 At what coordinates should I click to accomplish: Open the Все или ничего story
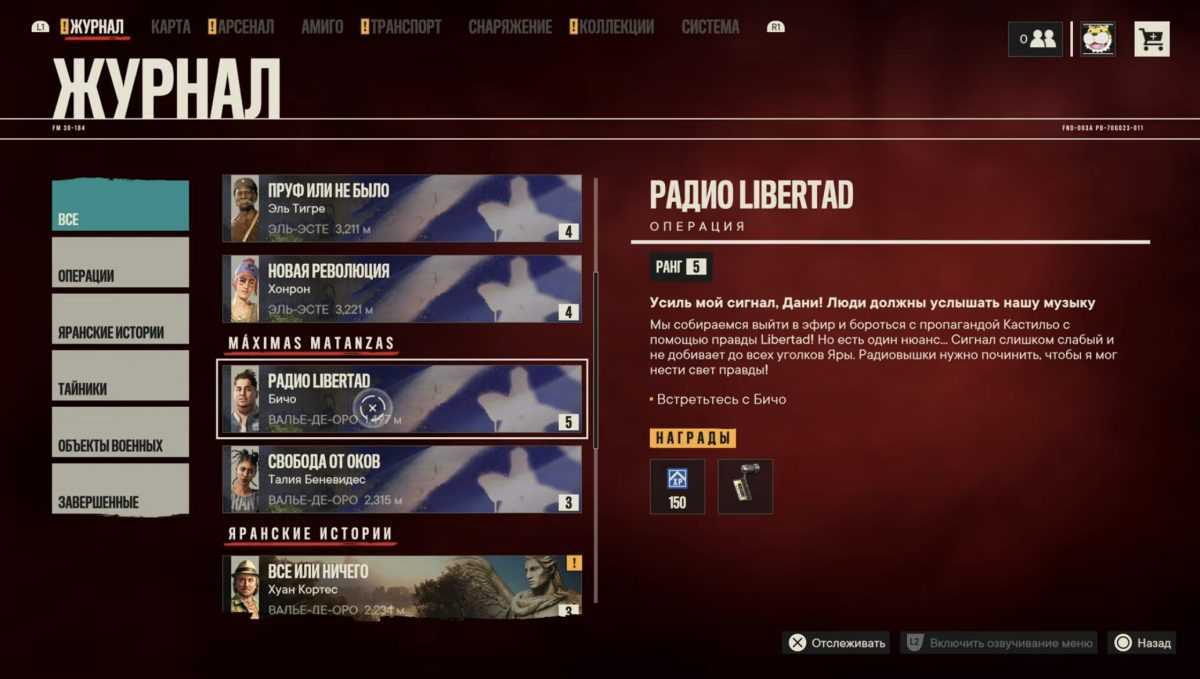tap(401, 585)
